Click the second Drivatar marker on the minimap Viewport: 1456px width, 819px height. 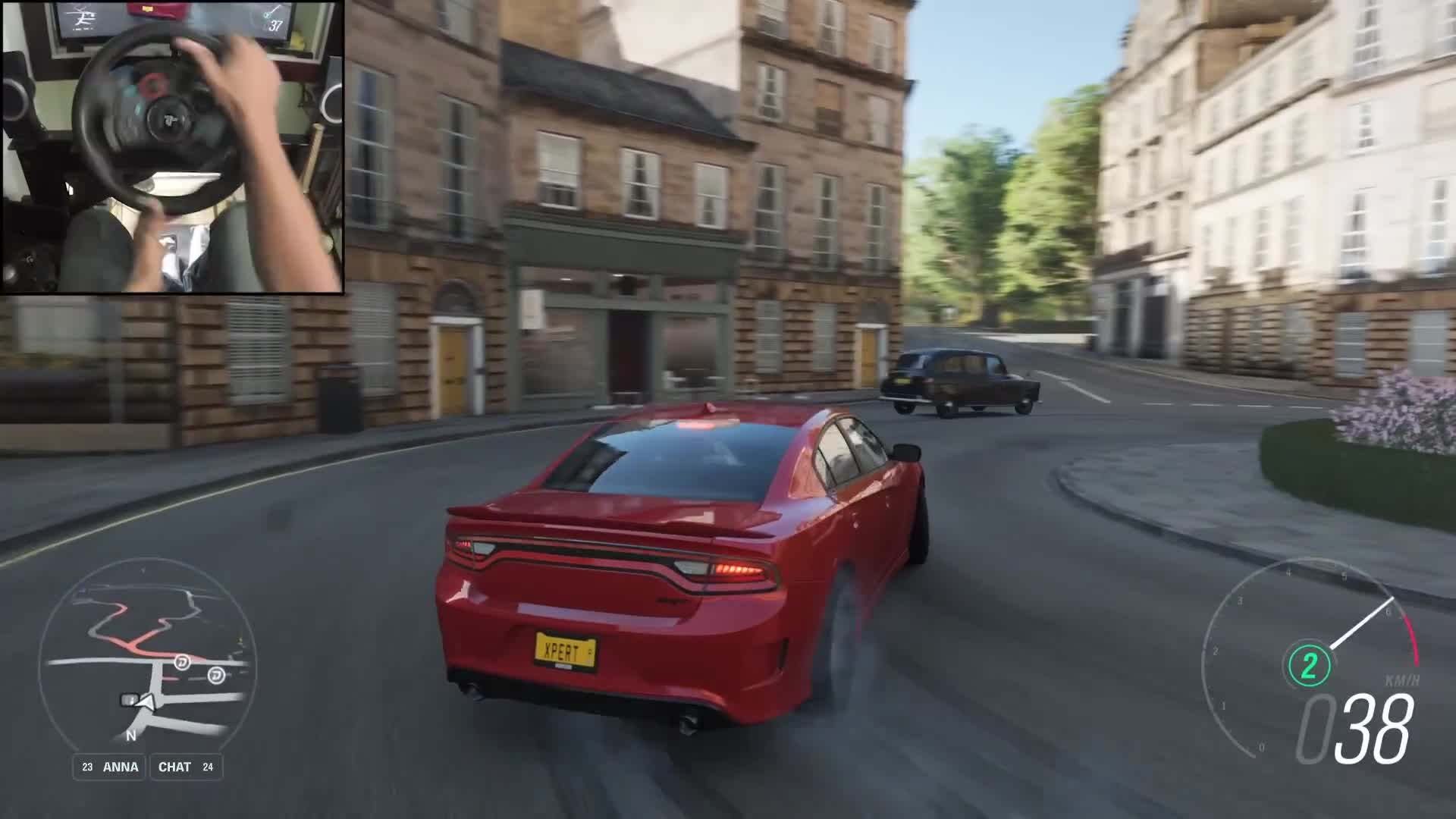(217, 676)
